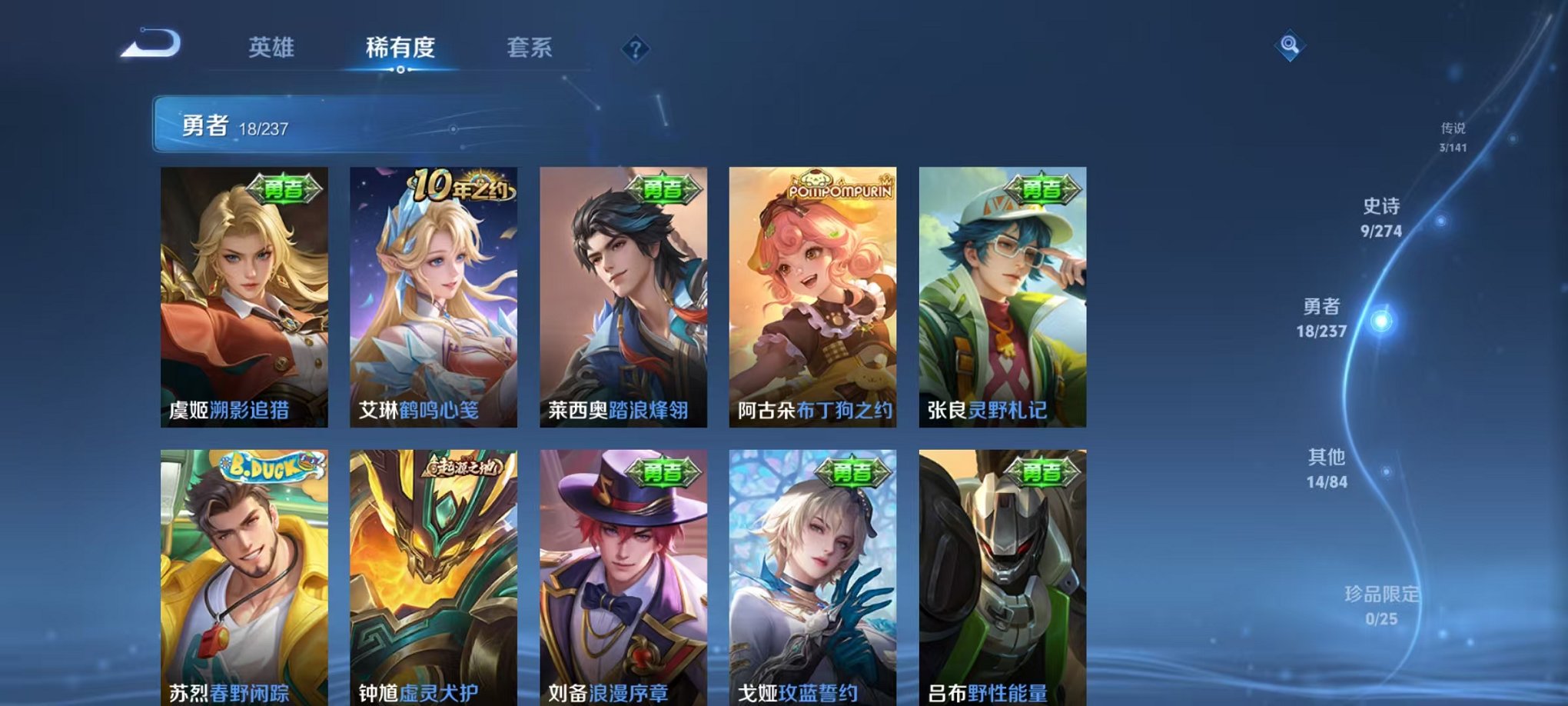Screen dimensions: 1568x706
Task: Switch to the 套系 tab
Action: [x=538, y=48]
